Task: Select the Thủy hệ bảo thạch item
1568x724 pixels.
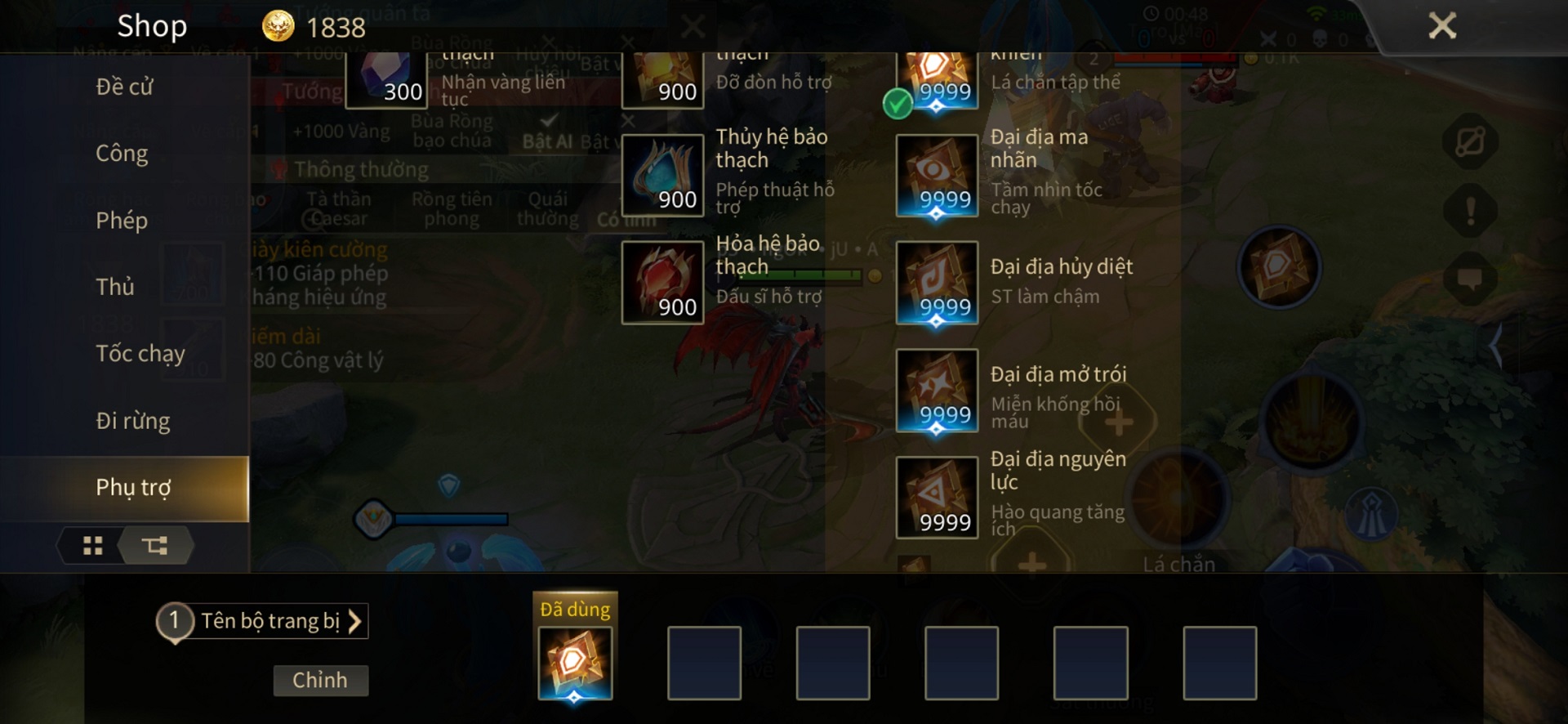Action: (x=662, y=176)
